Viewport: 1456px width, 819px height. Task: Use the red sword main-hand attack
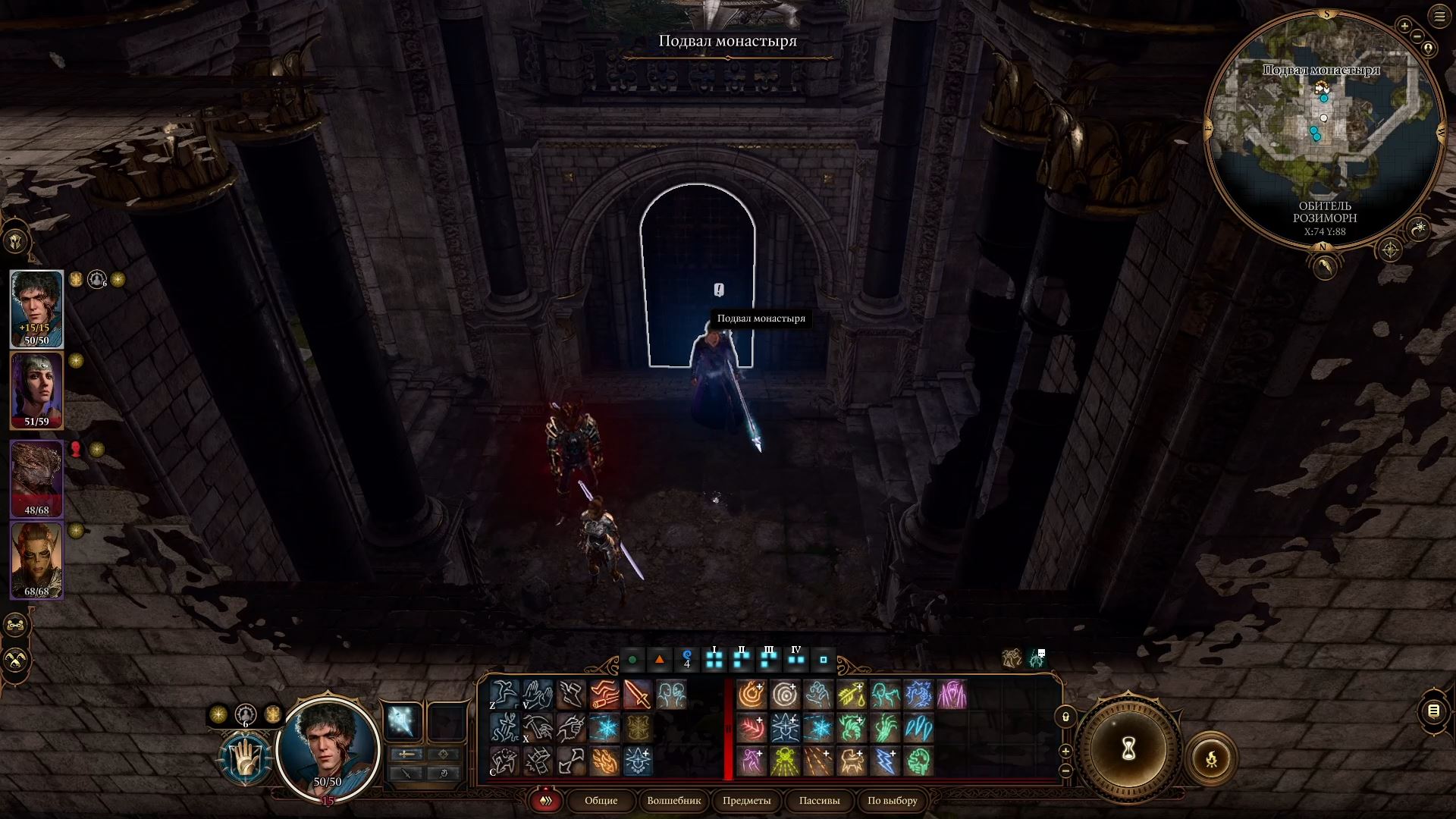tap(637, 695)
